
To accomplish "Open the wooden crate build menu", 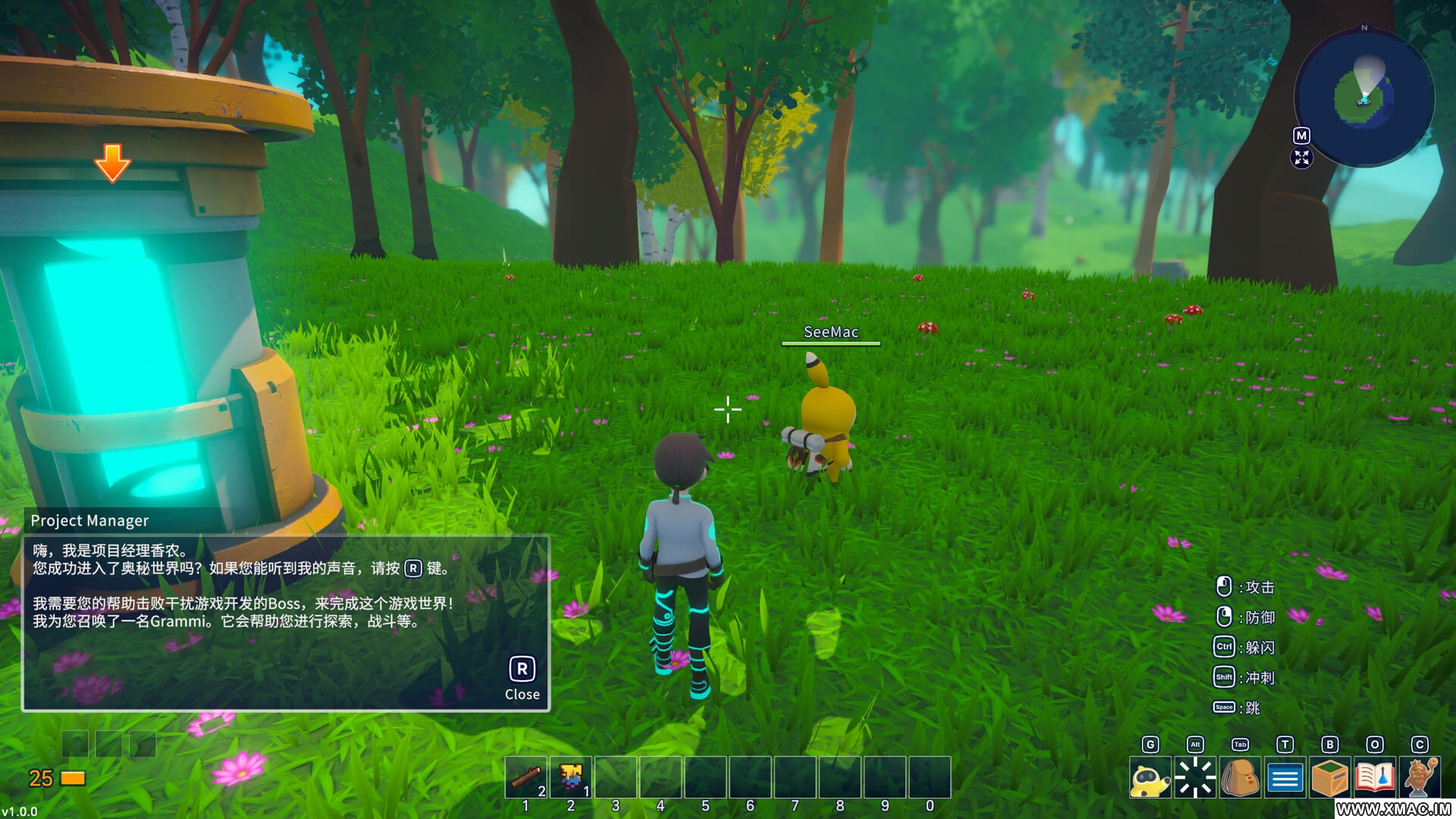I will click(x=1329, y=778).
